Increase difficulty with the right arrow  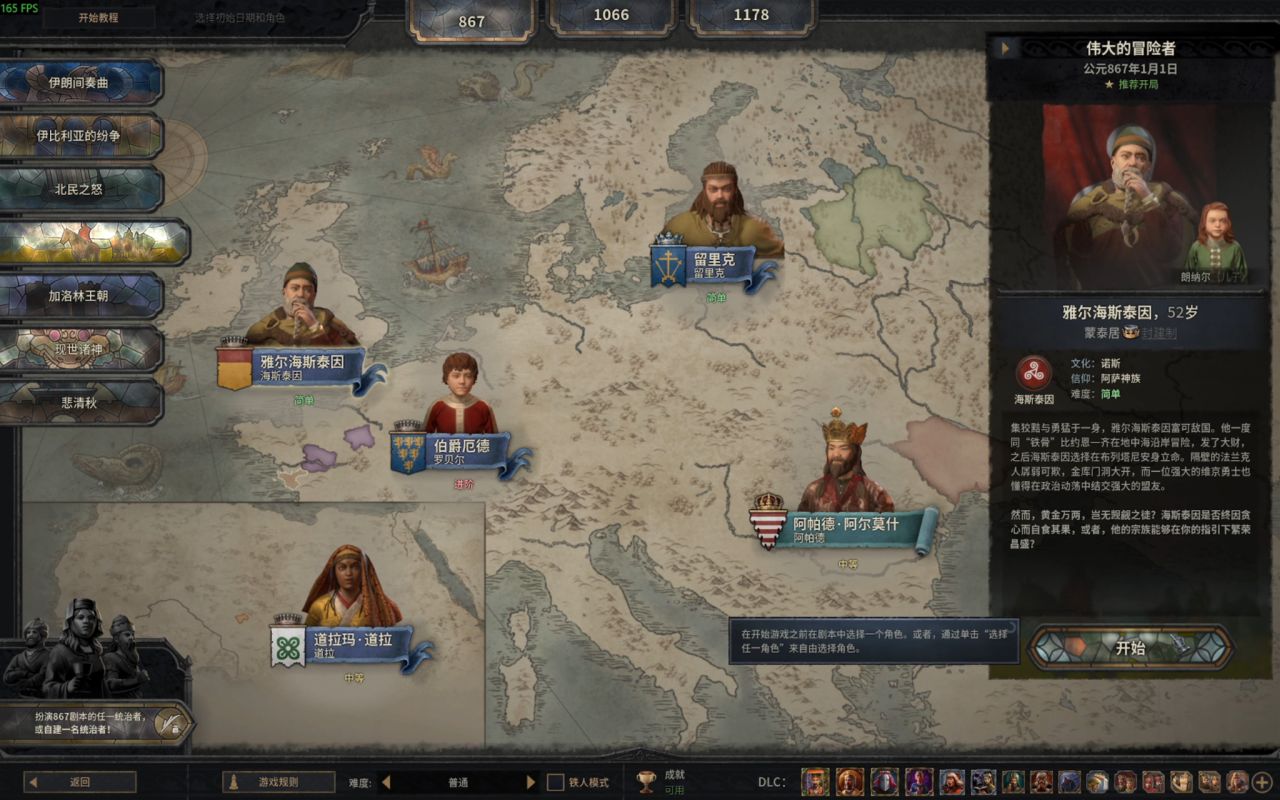pyautogui.click(x=531, y=782)
